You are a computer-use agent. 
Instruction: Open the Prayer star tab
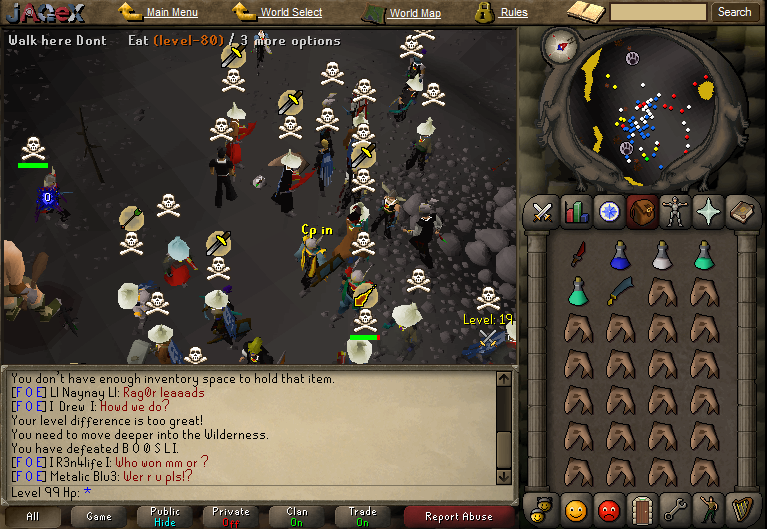click(x=708, y=212)
